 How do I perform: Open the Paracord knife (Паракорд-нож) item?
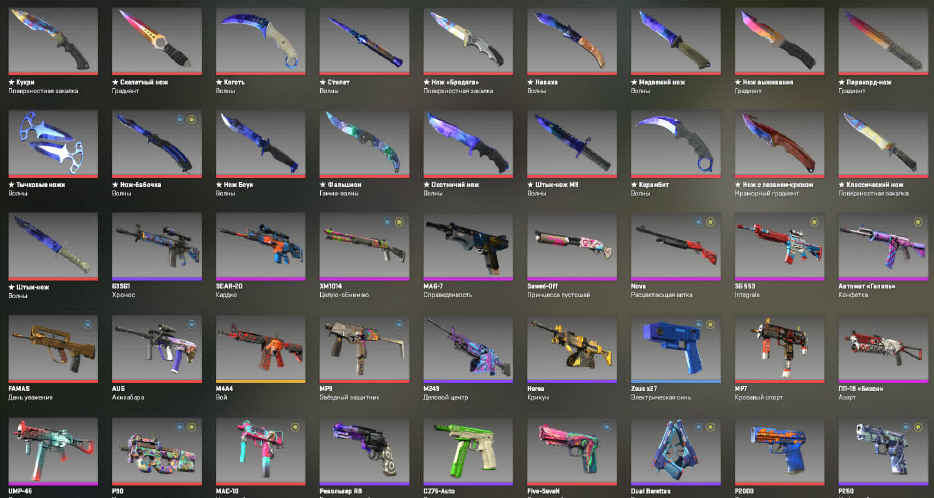(x=883, y=42)
